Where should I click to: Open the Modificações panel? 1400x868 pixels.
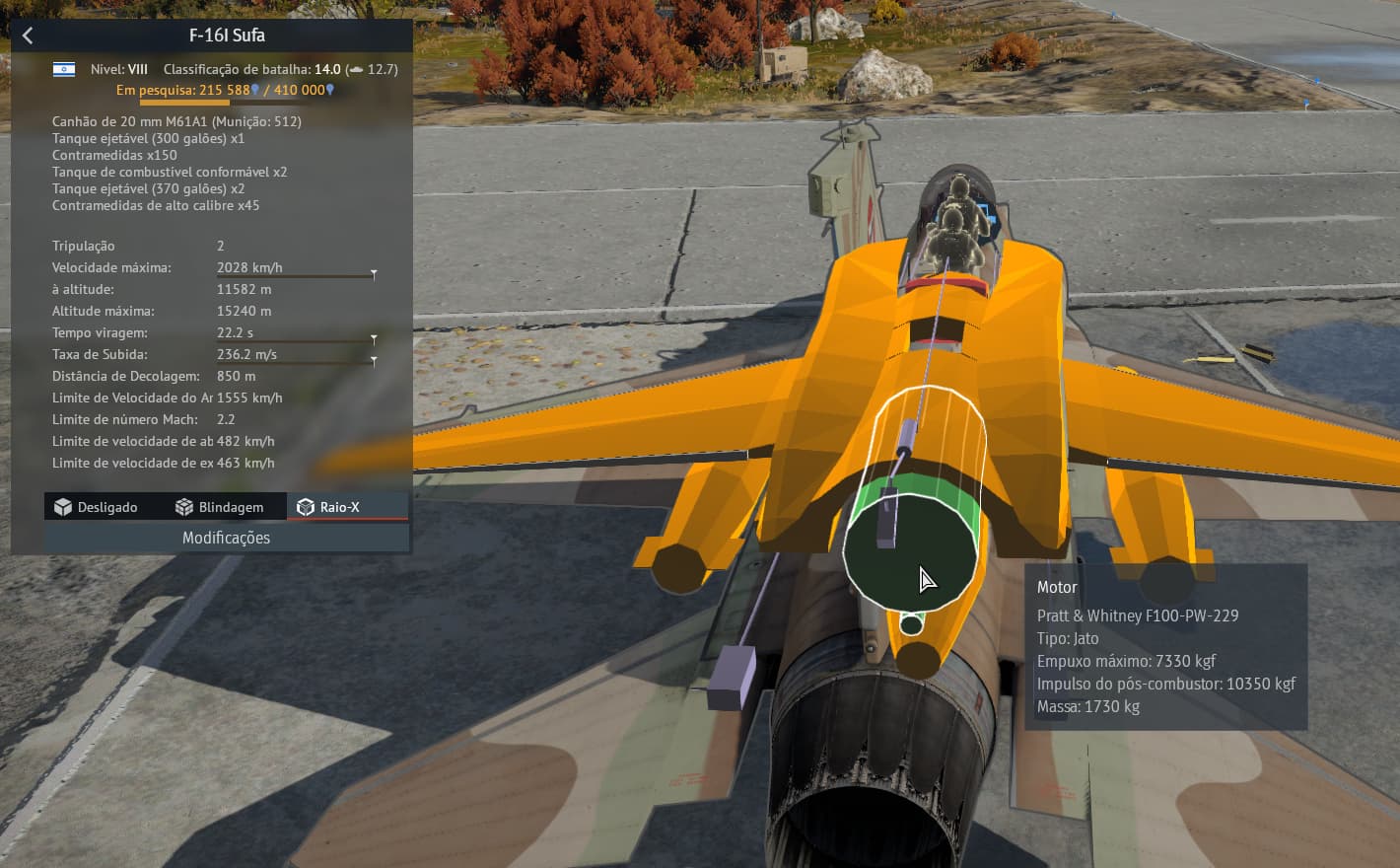(x=226, y=538)
